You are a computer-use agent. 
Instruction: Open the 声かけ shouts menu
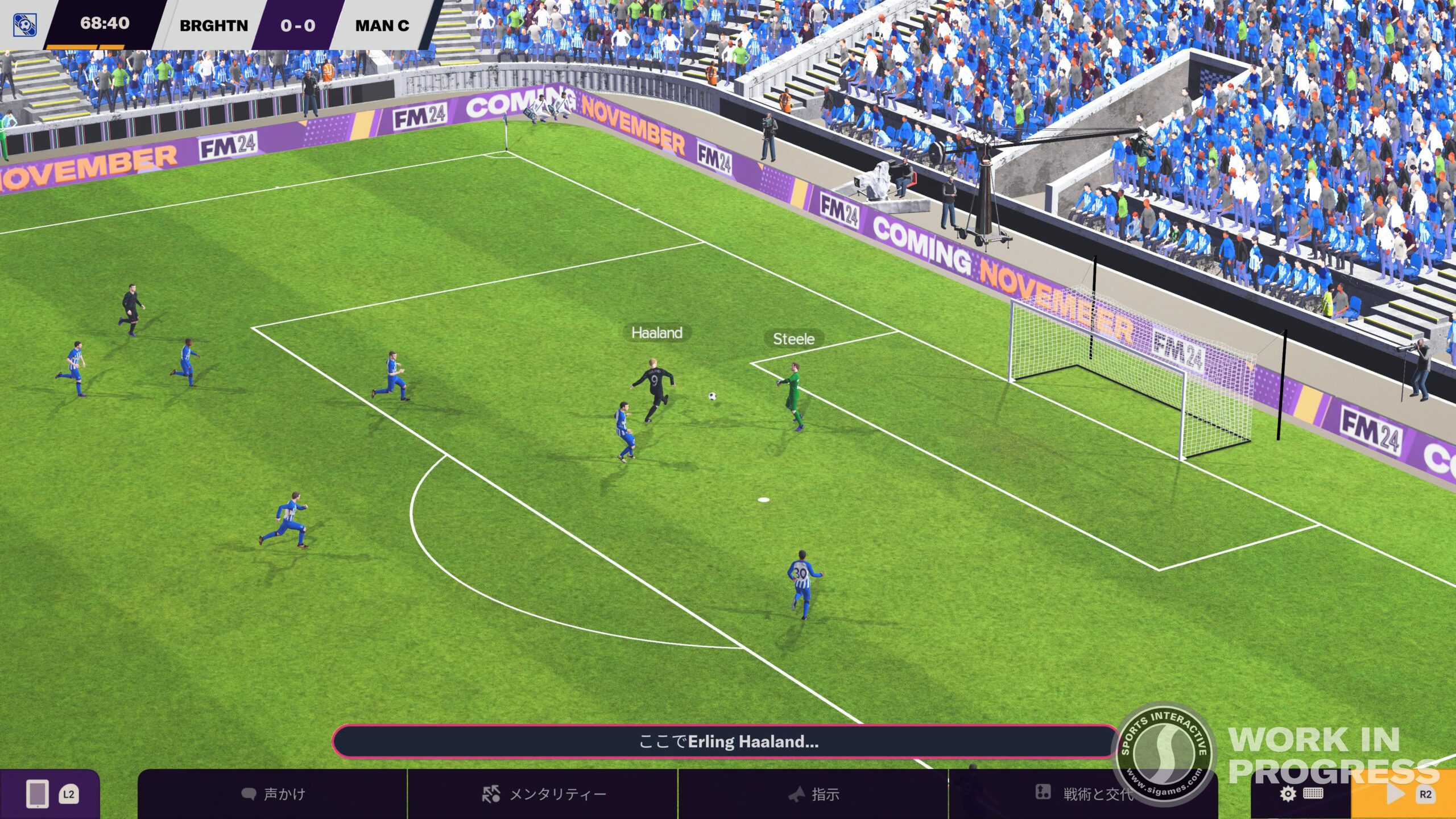pos(273,794)
